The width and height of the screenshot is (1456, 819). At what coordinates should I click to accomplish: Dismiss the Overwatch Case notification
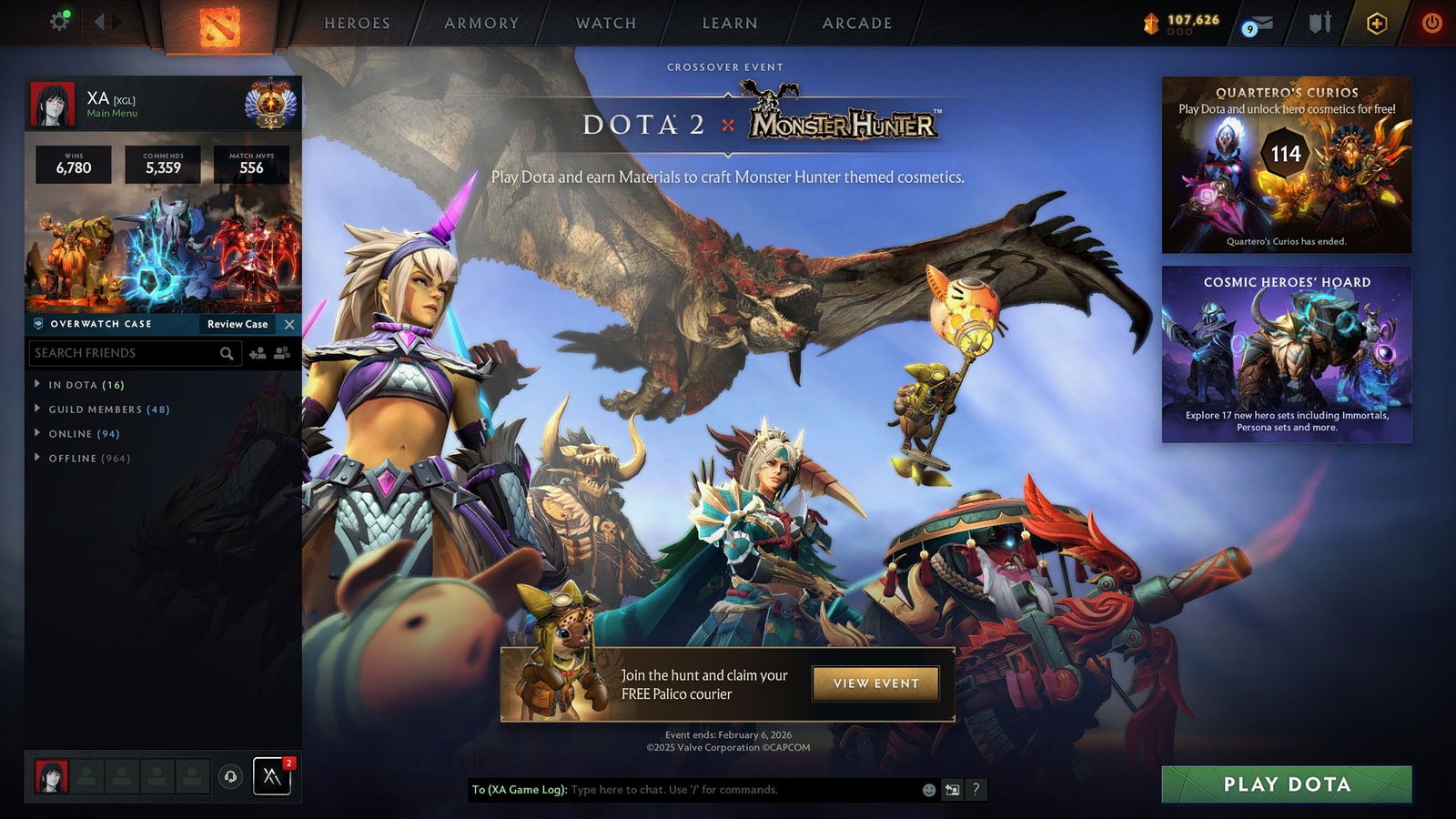coord(289,324)
